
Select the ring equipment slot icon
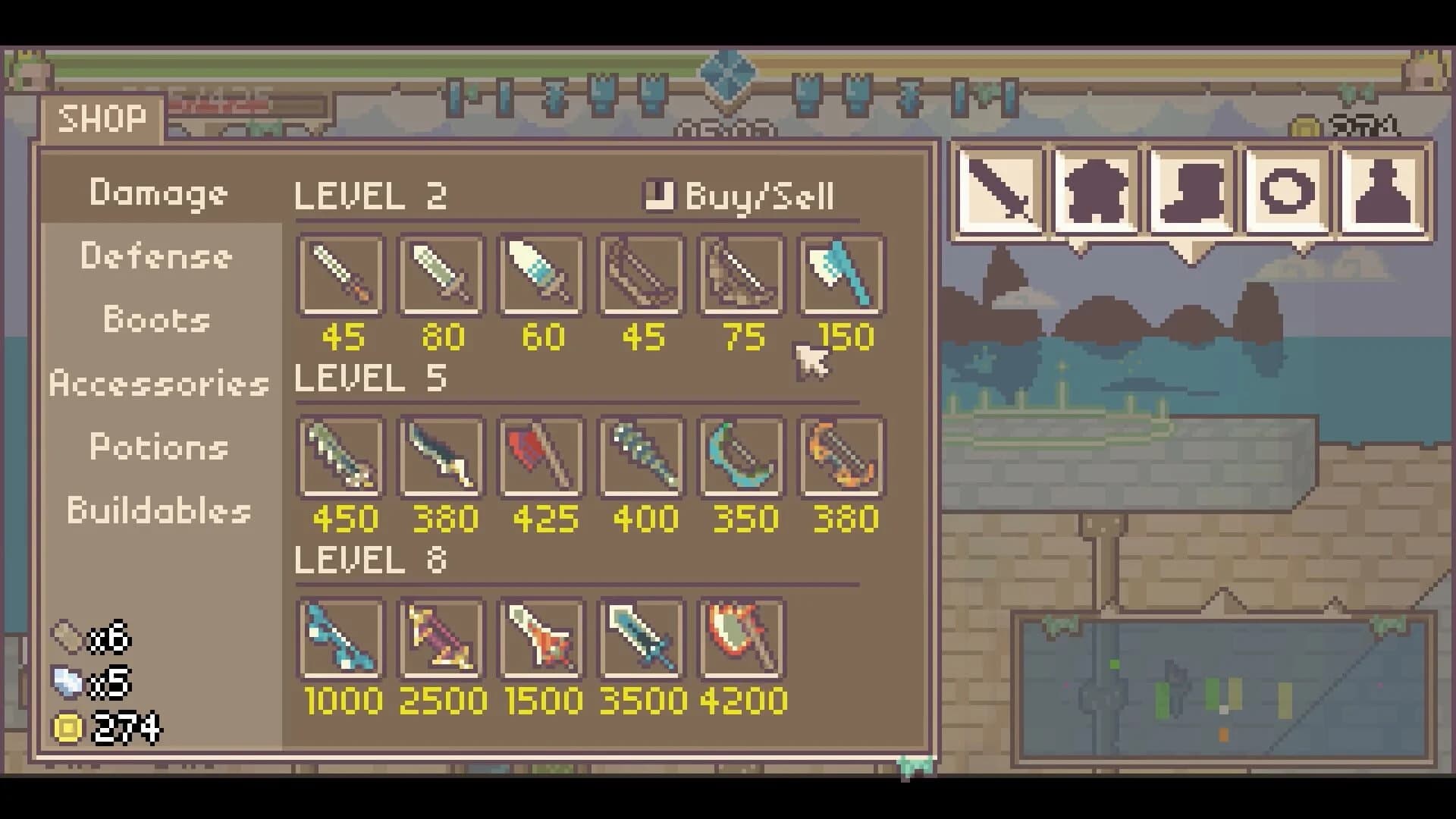point(1286,190)
